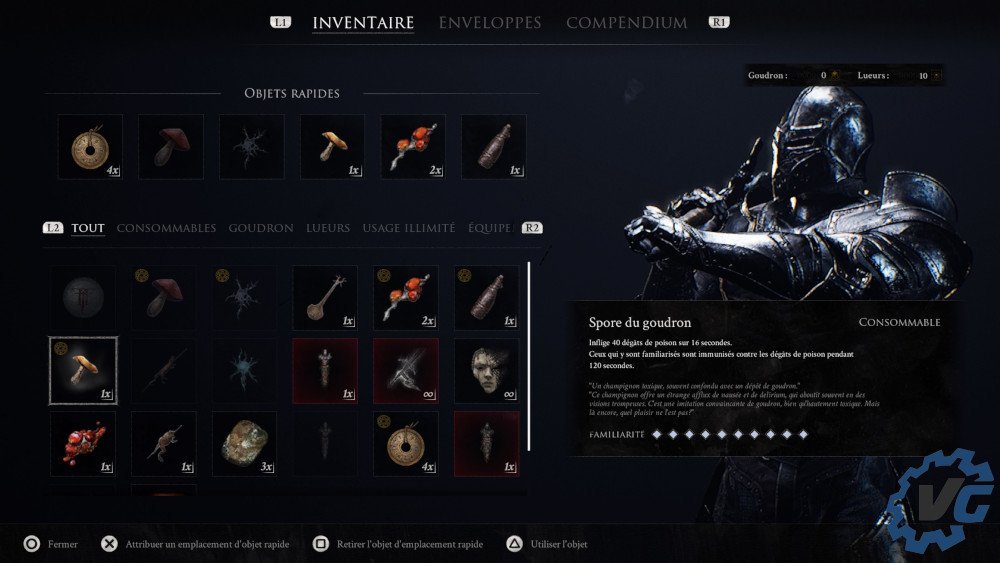Screen dimensions: 1000x563
Task: Select the roasted rat item slot
Action: [164, 444]
